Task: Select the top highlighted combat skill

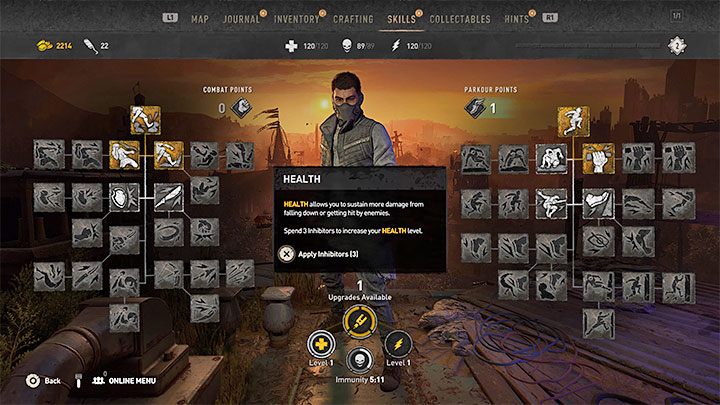Action: coord(146,120)
